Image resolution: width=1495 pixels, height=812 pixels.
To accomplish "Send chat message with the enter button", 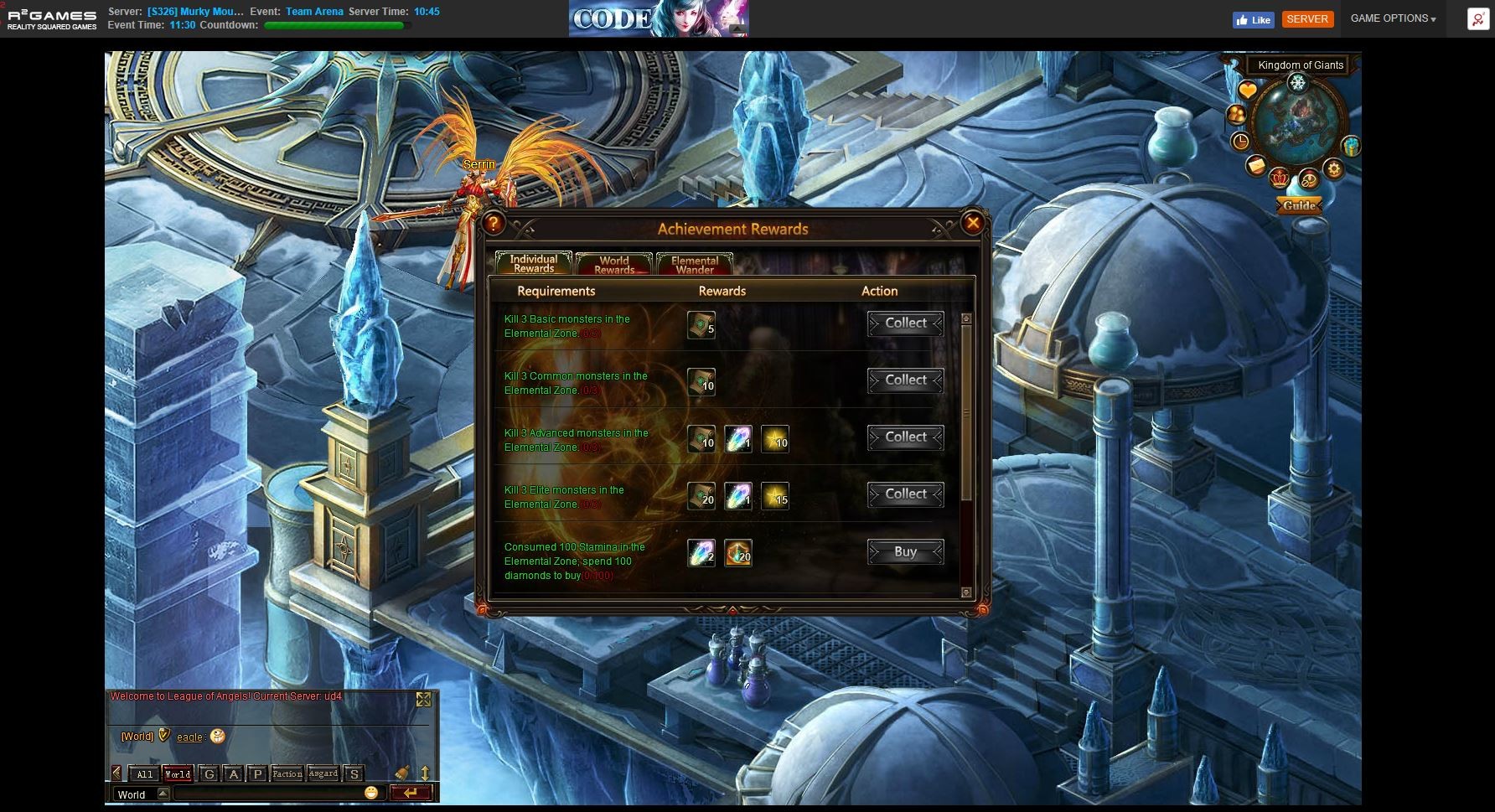I will click(x=411, y=793).
